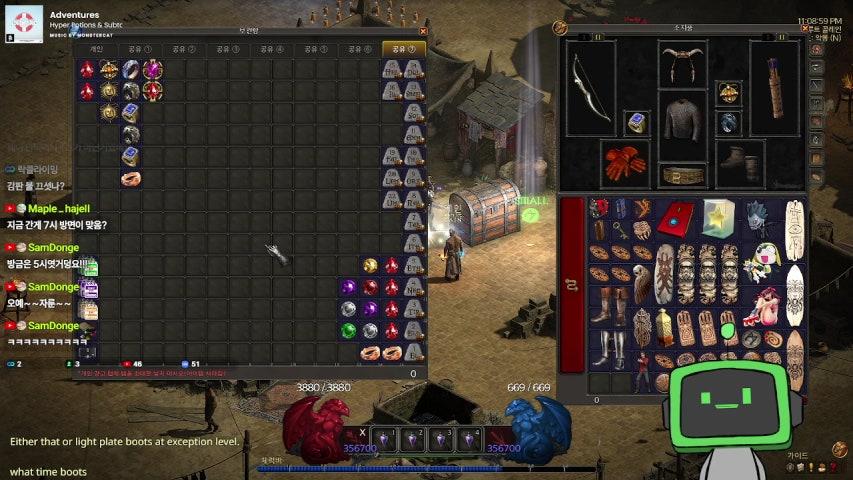
Task: Close the stash window
Action: [423, 31]
